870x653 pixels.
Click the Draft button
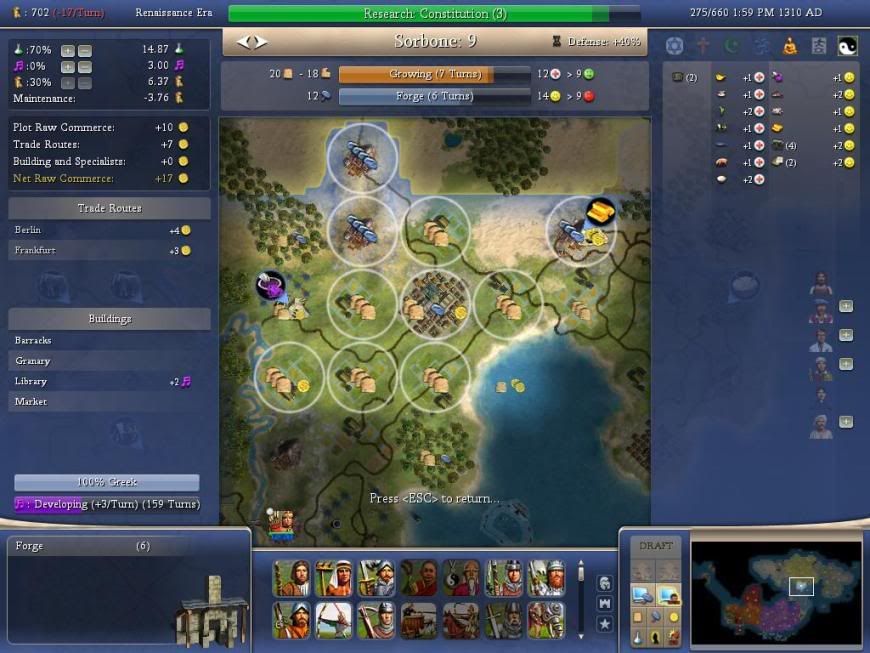click(656, 546)
